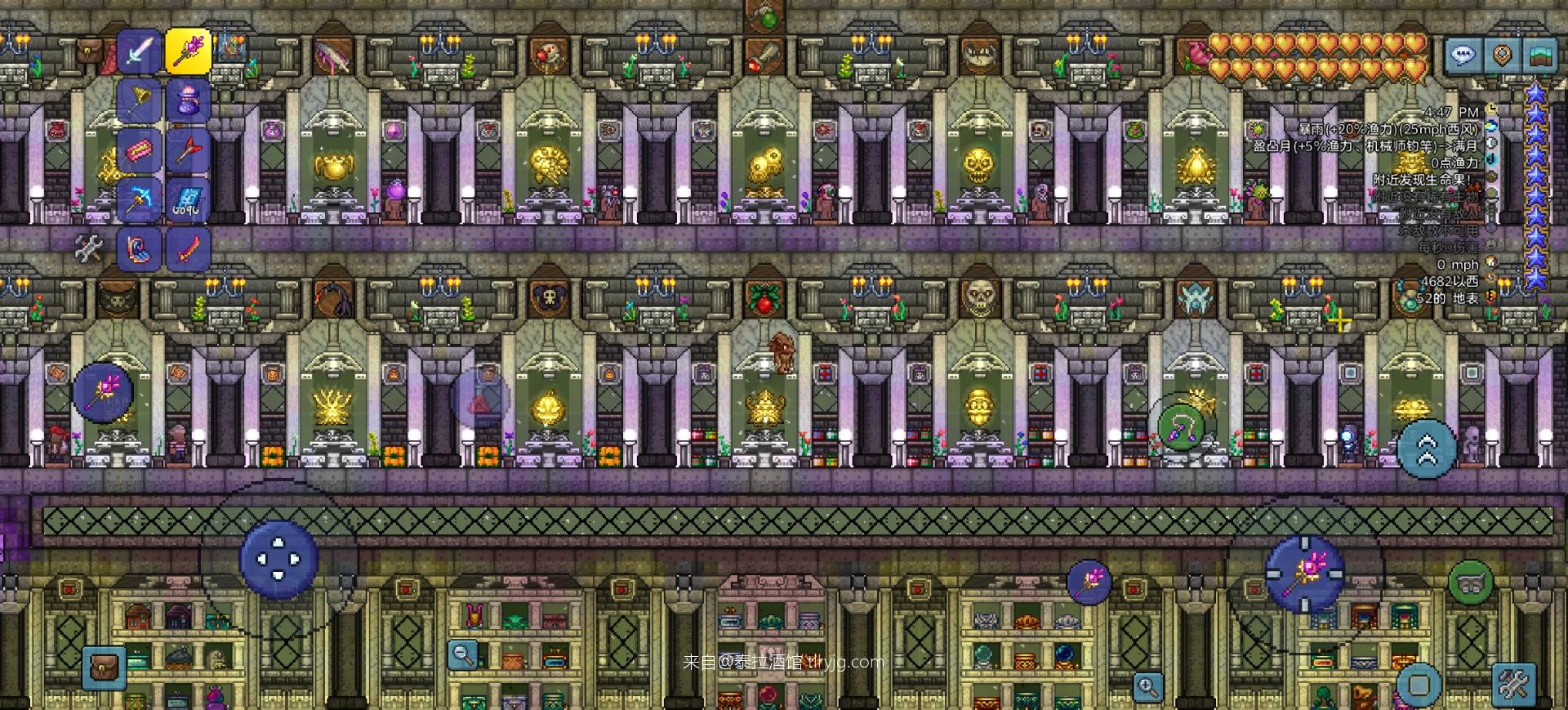Tap the crossed hammer and wrench button
Image resolution: width=1568 pixels, height=710 pixels.
[x=1513, y=684]
